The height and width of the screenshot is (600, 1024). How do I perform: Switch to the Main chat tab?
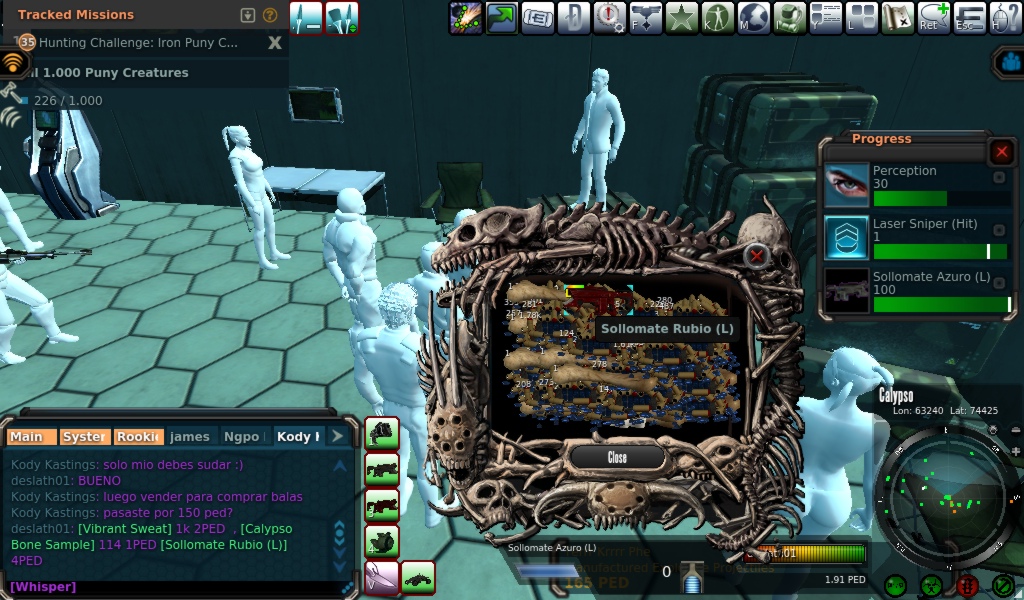(28, 437)
